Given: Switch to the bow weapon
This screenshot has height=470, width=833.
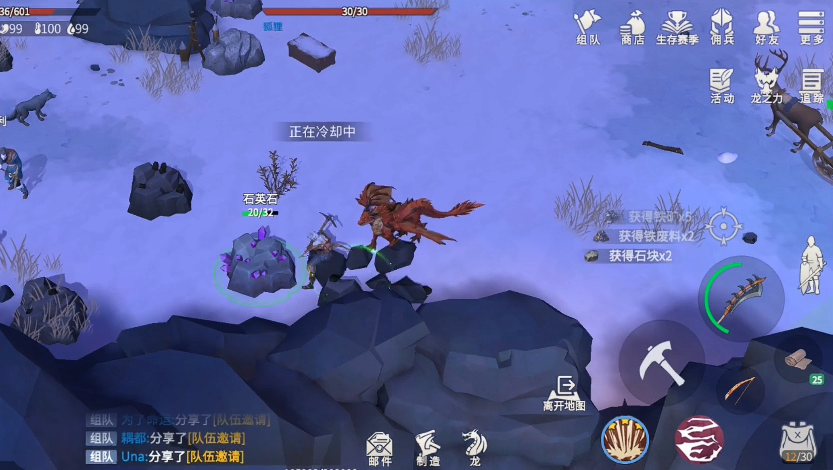Looking at the screenshot, I should point(740,388).
